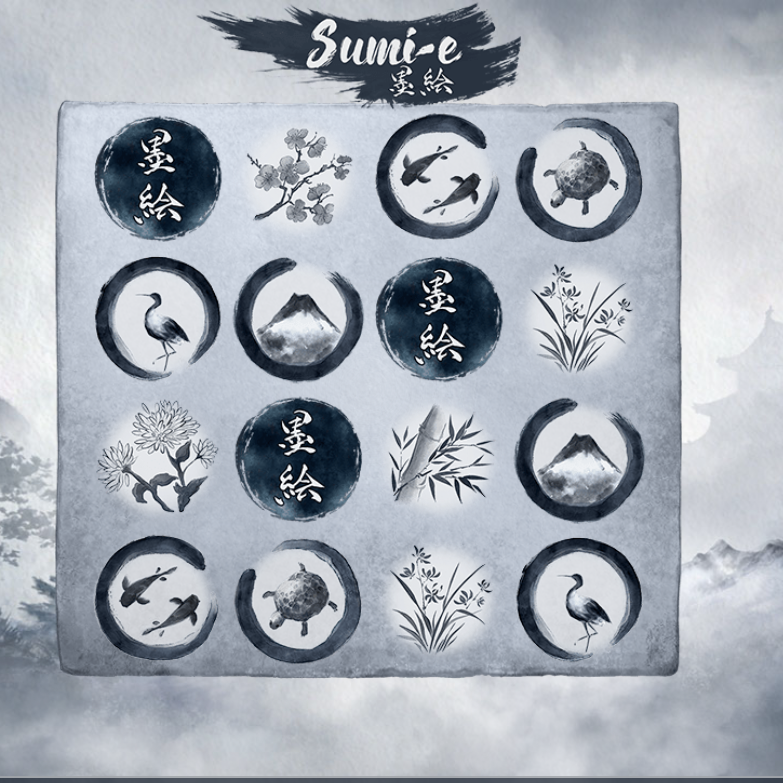Select the koi tile next to the cherry blossom
The height and width of the screenshot is (783, 783).
[437, 177]
